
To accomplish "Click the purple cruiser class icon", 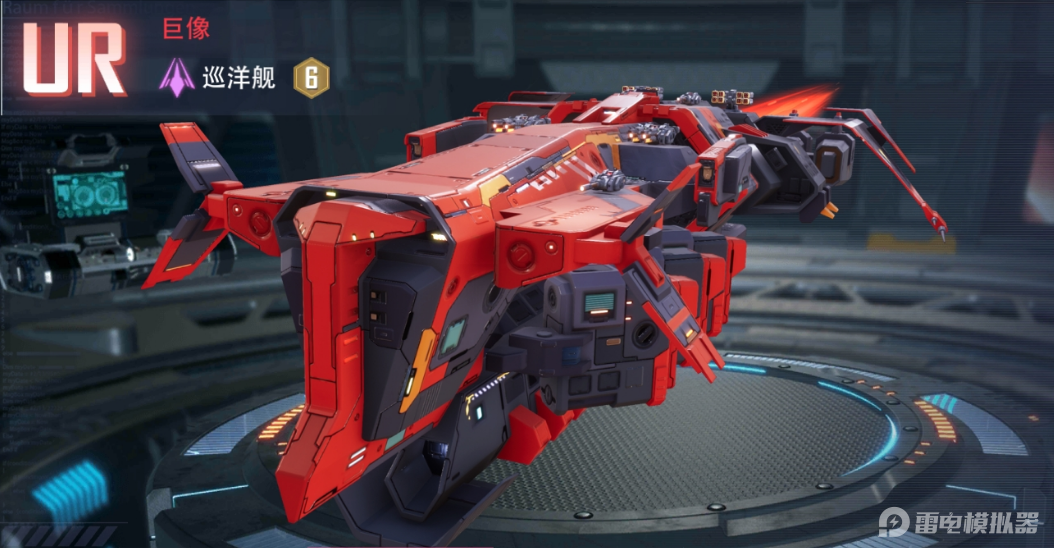I will (178, 78).
